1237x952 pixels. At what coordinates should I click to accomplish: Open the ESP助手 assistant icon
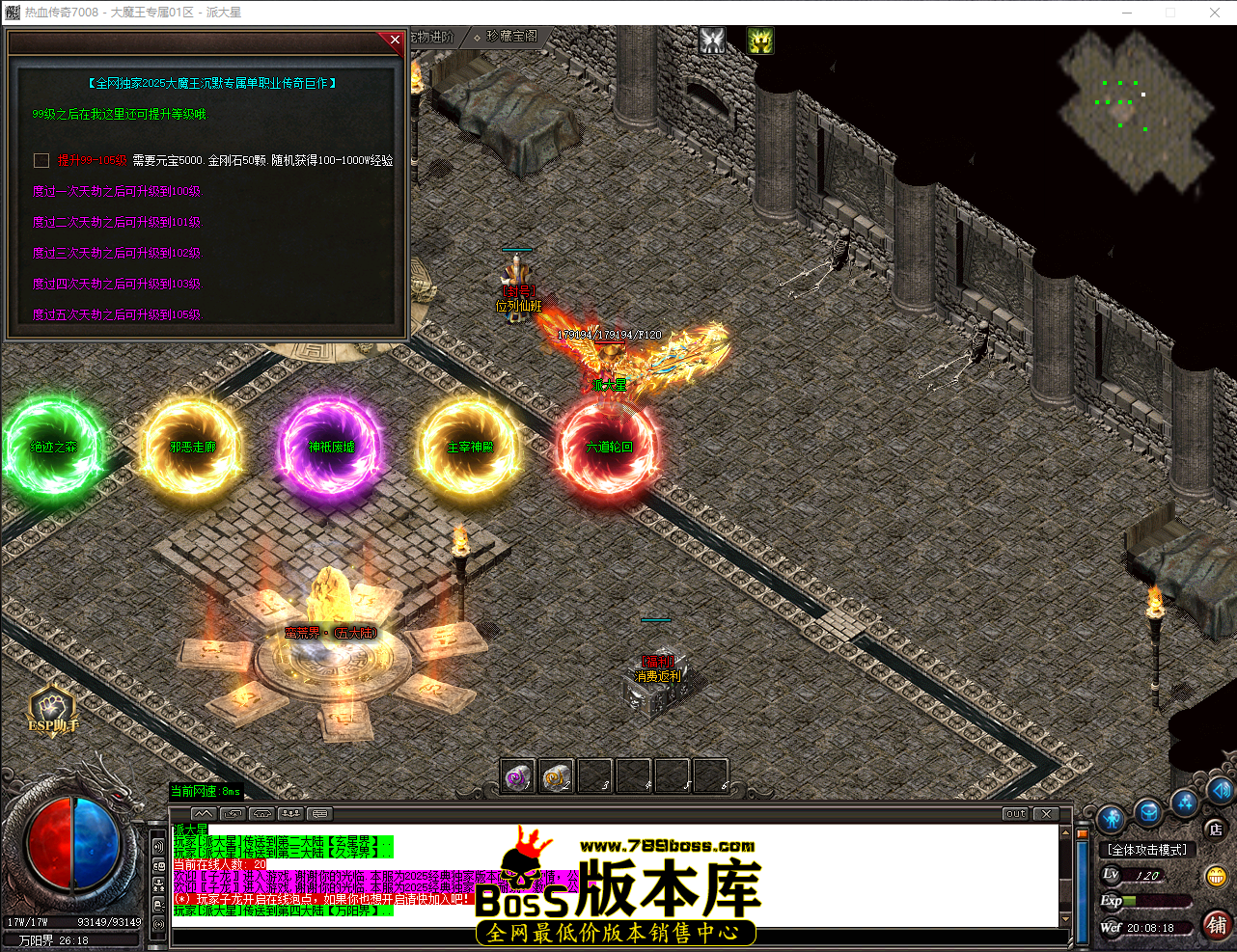click(50, 707)
